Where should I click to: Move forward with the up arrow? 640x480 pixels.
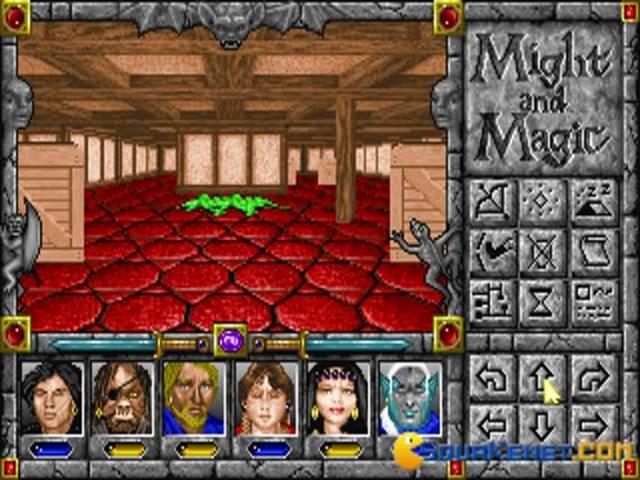(x=543, y=378)
